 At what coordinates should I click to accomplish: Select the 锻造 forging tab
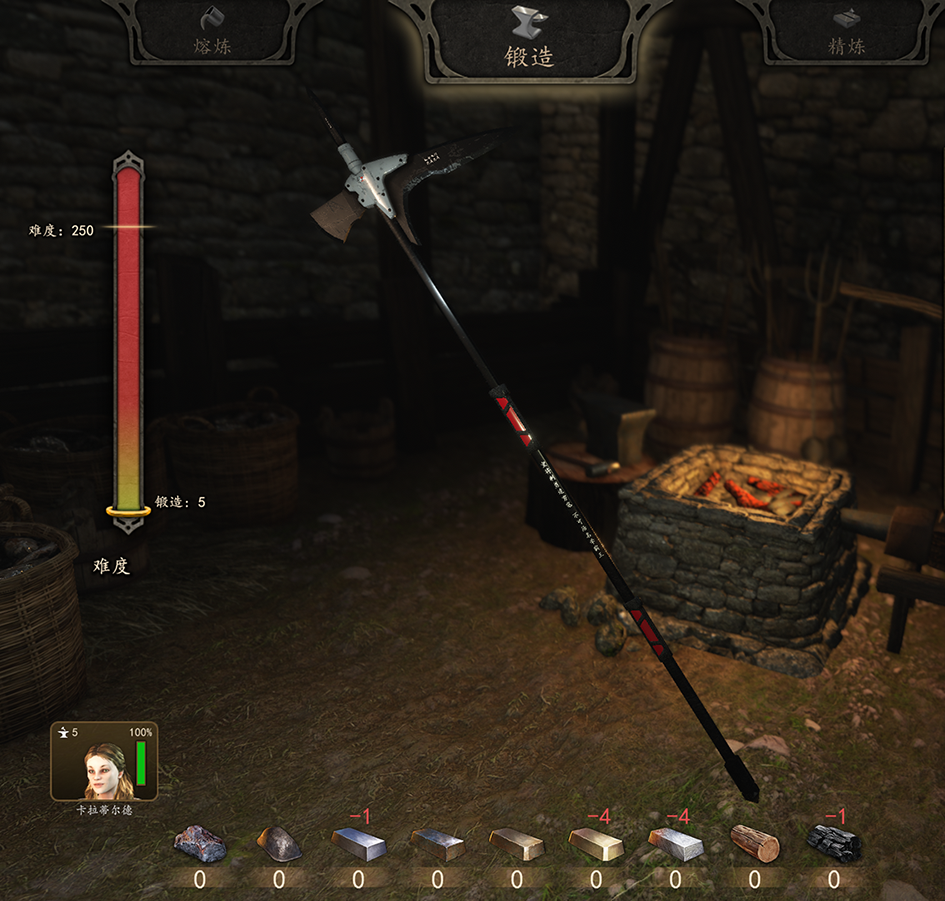(529, 40)
